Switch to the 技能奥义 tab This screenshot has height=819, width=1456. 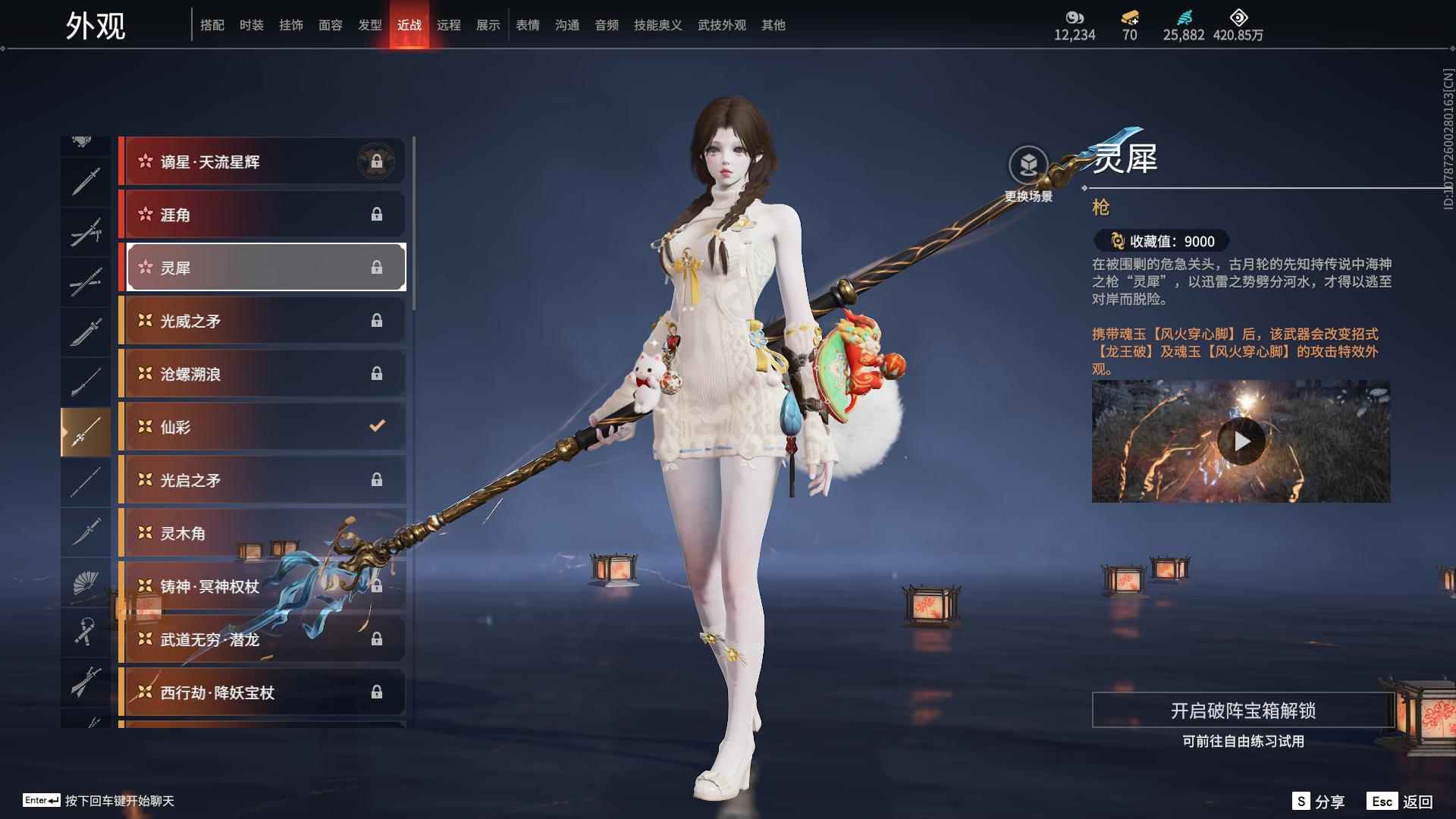tap(657, 25)
